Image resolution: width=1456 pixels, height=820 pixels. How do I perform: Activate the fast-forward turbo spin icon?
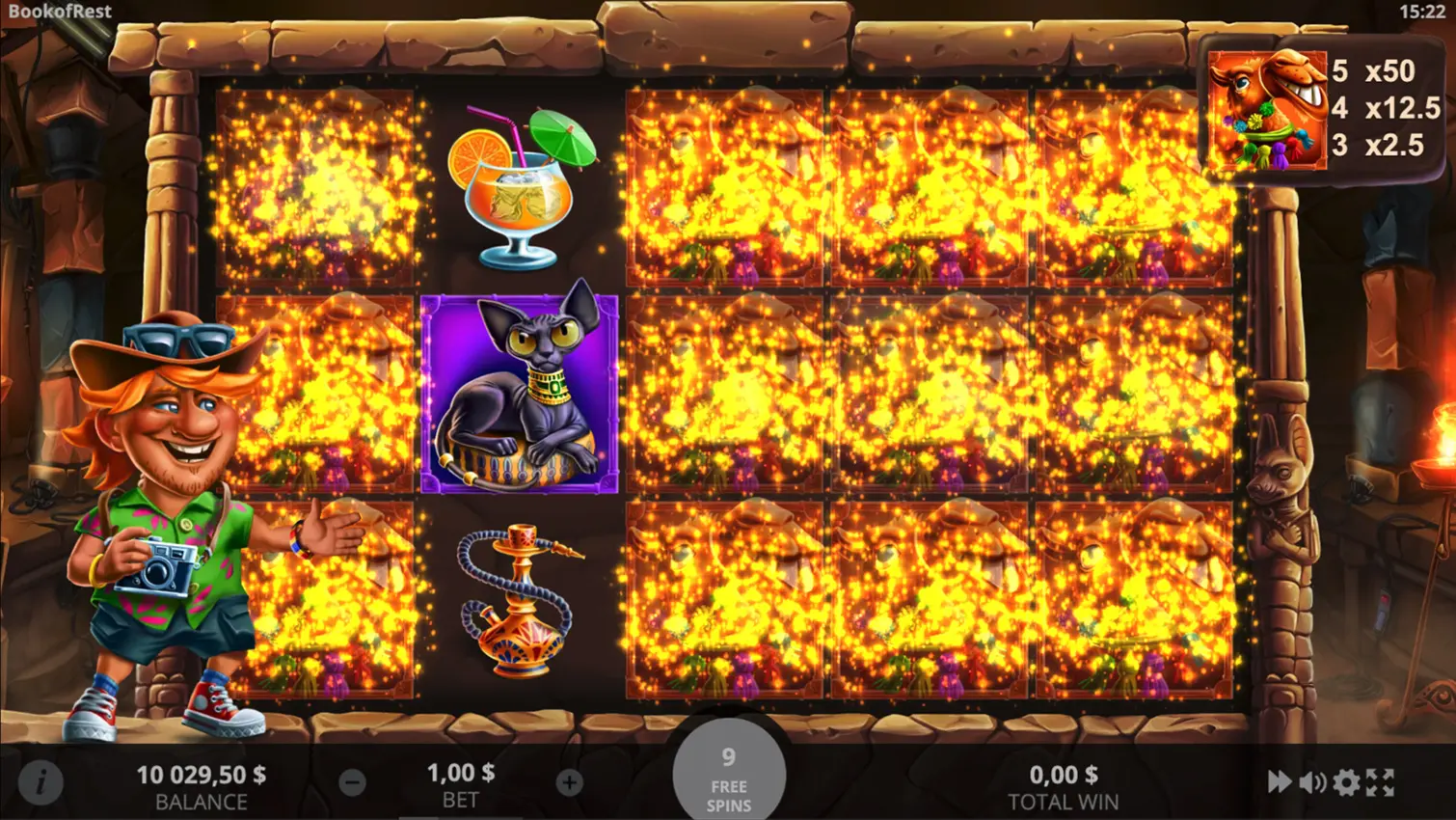point(1279,781)
